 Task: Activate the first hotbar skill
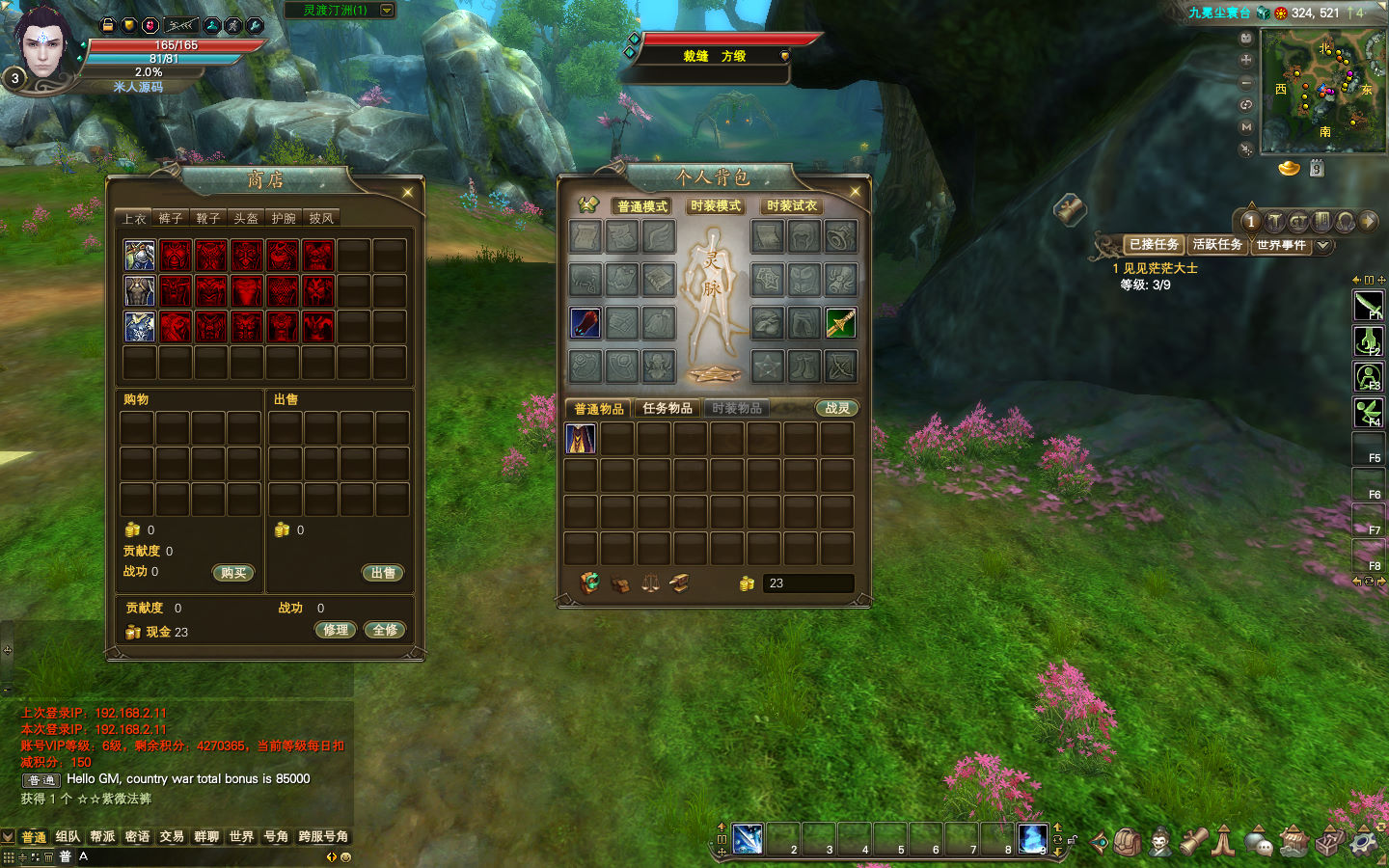[748, 839]
